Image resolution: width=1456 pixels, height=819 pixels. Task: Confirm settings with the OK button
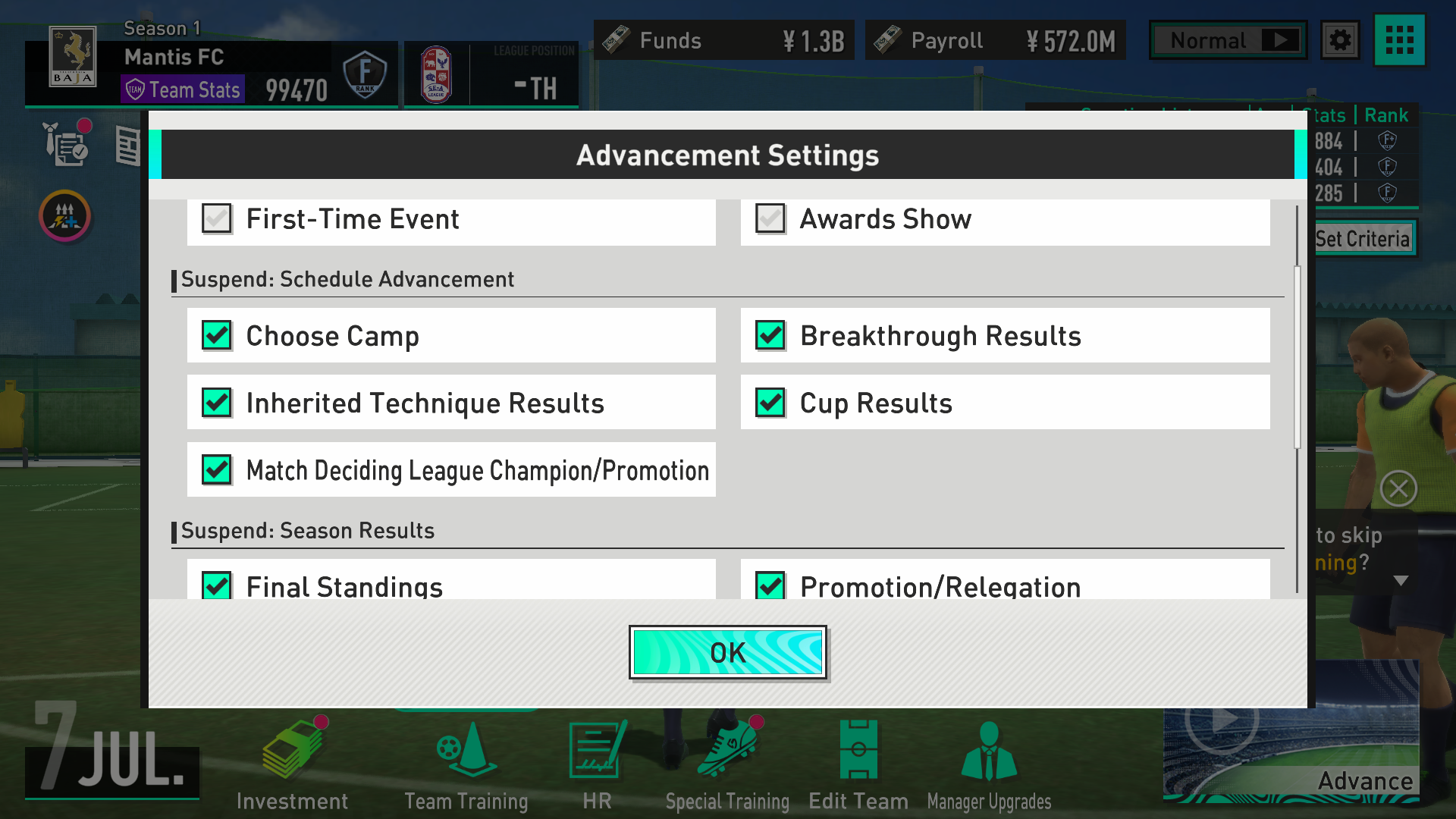[x=727, y=652]
